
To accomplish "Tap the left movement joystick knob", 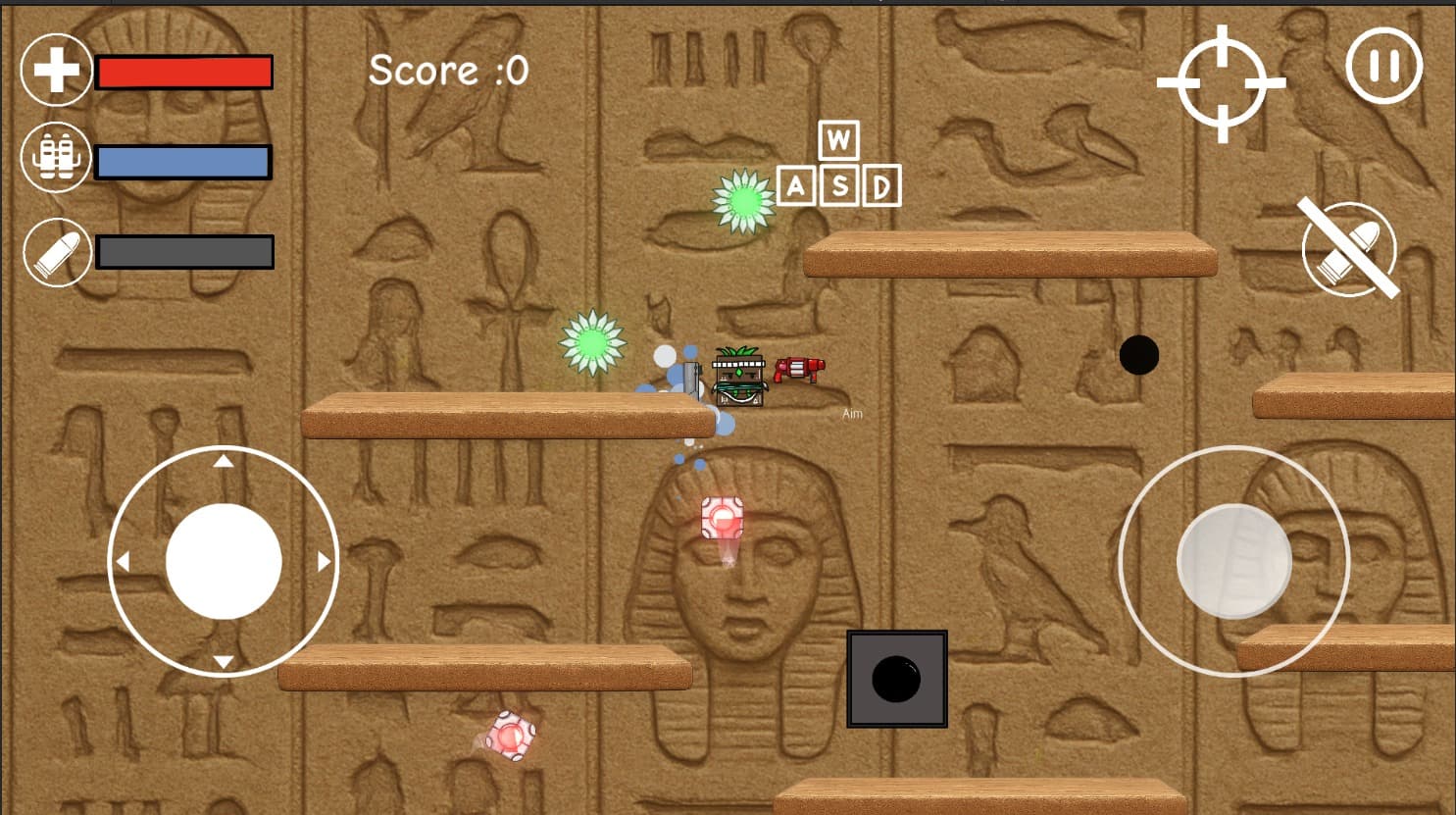I will click(x=226, y=560).
